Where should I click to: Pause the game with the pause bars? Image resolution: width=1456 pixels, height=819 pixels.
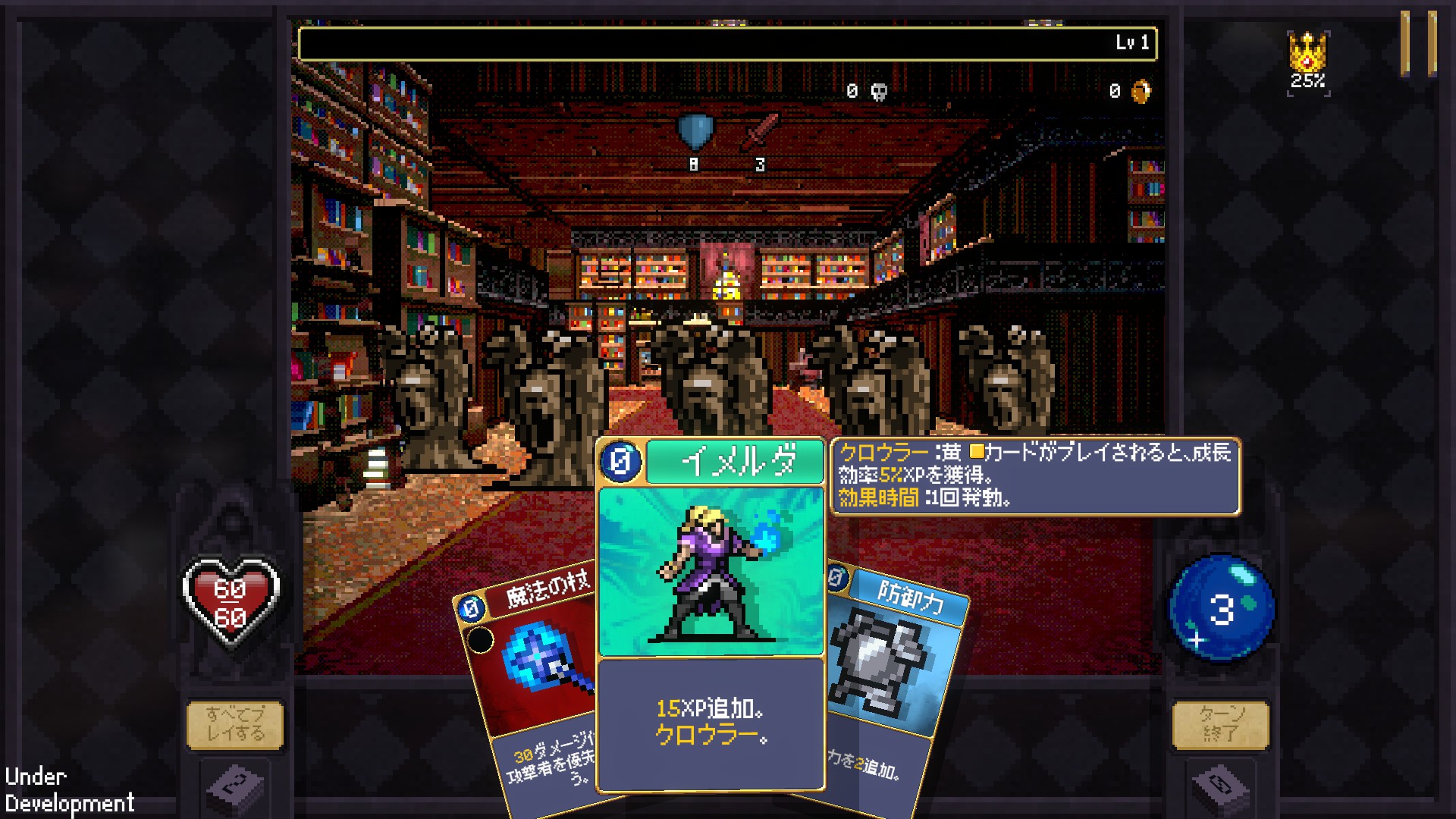pos(1417,43)
